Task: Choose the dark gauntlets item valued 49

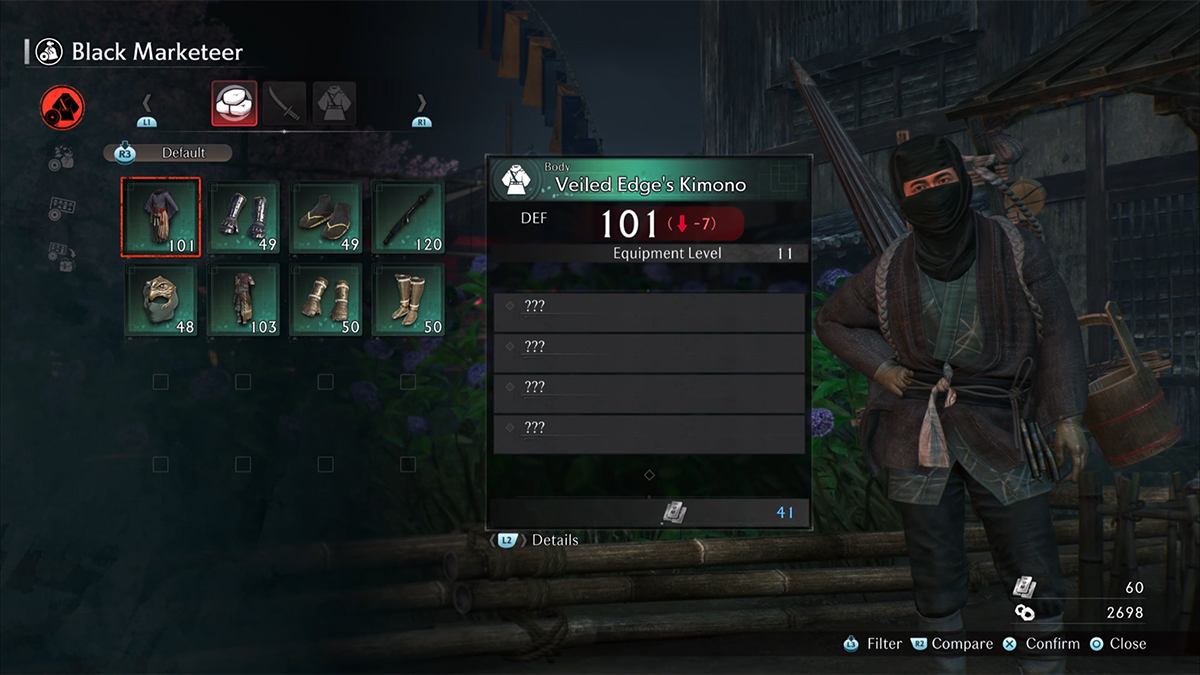Action: coord(244,217)
